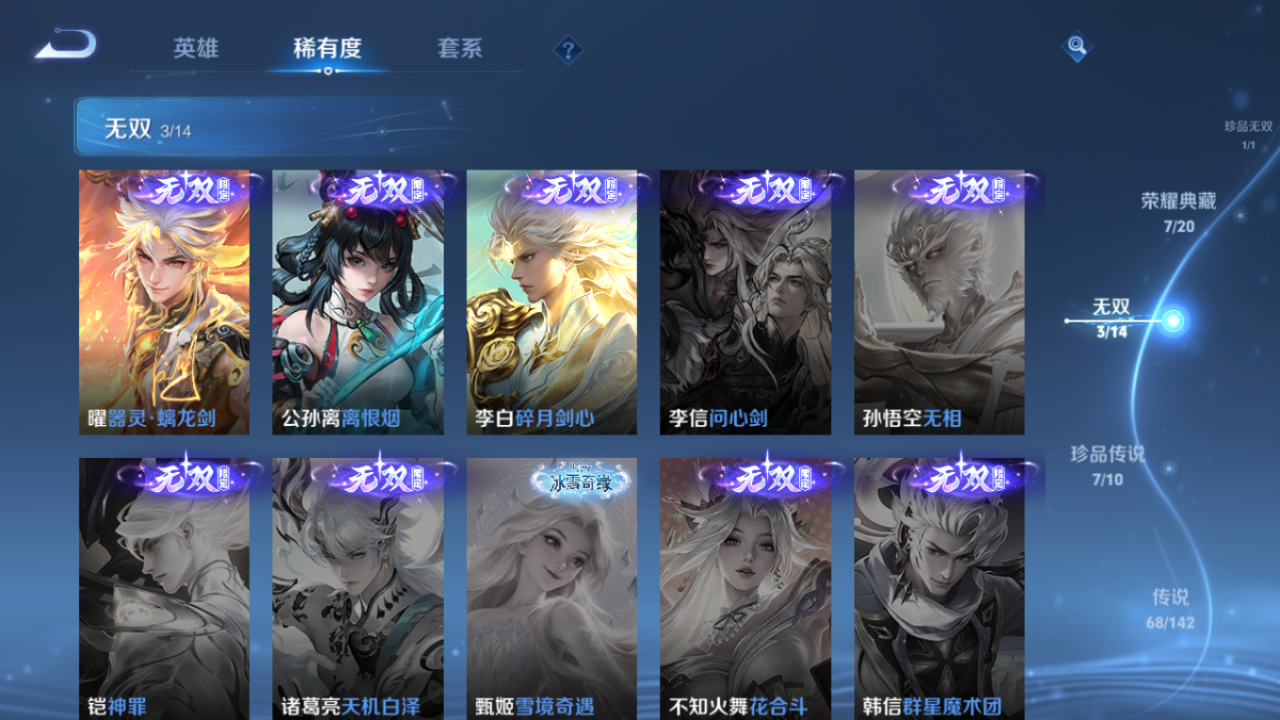Open the search magnifier icon top-right

coord(1076,46)
